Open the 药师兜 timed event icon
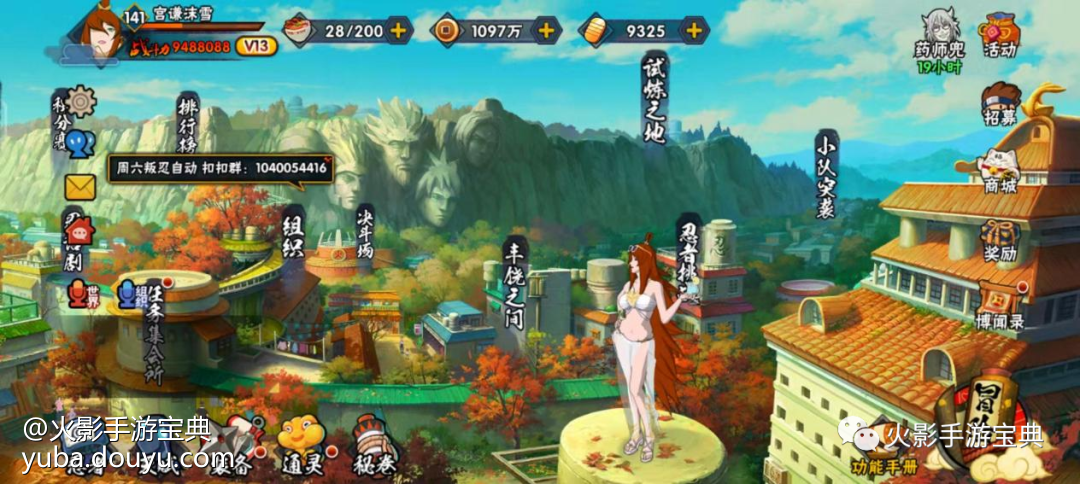The image size is (1080, 484). (937, 42)
